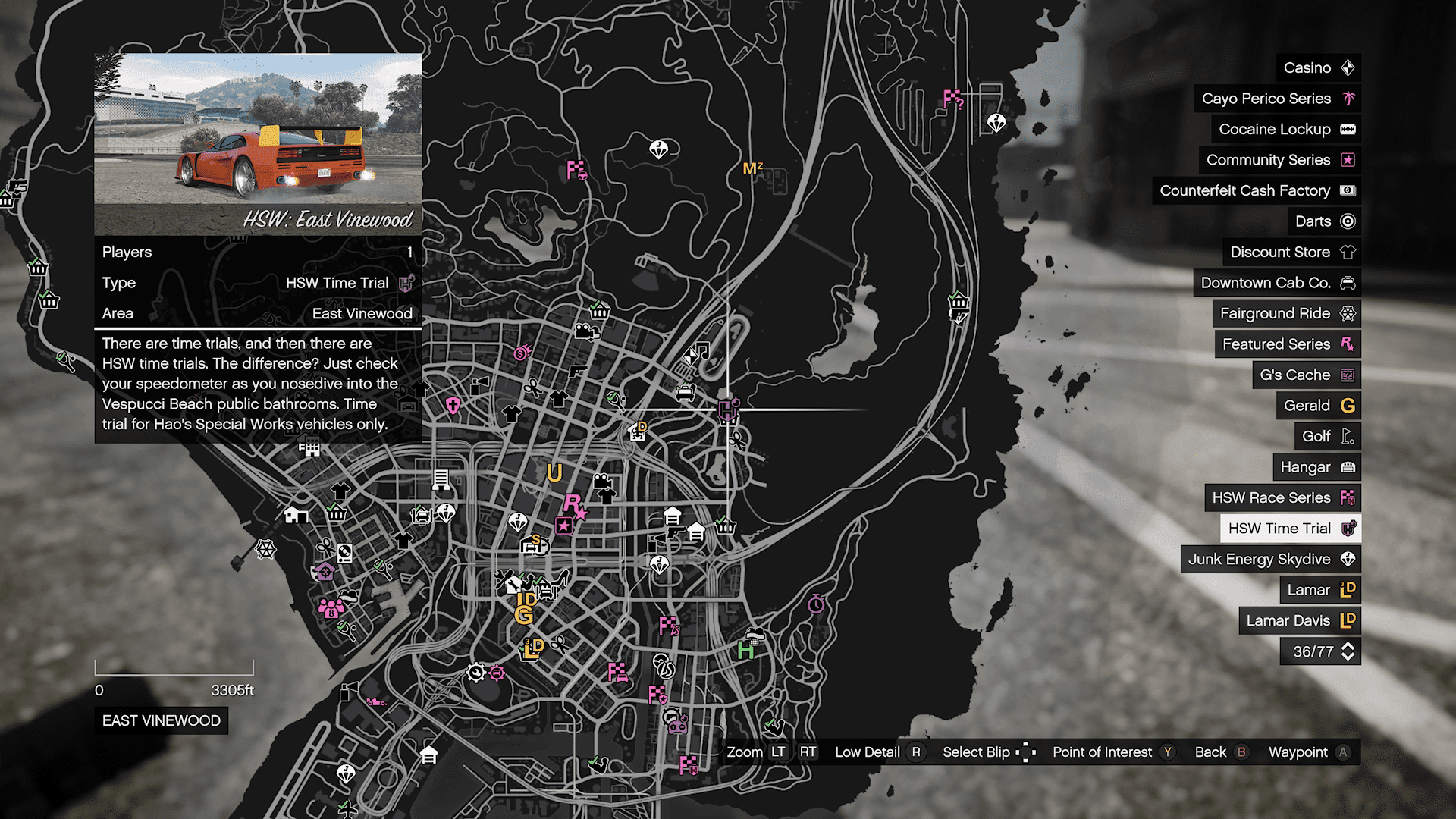The width and height of the screenshot is (1456, 819).
Task: Select the Casino legend entry
Action: [x=1318, y=68]
